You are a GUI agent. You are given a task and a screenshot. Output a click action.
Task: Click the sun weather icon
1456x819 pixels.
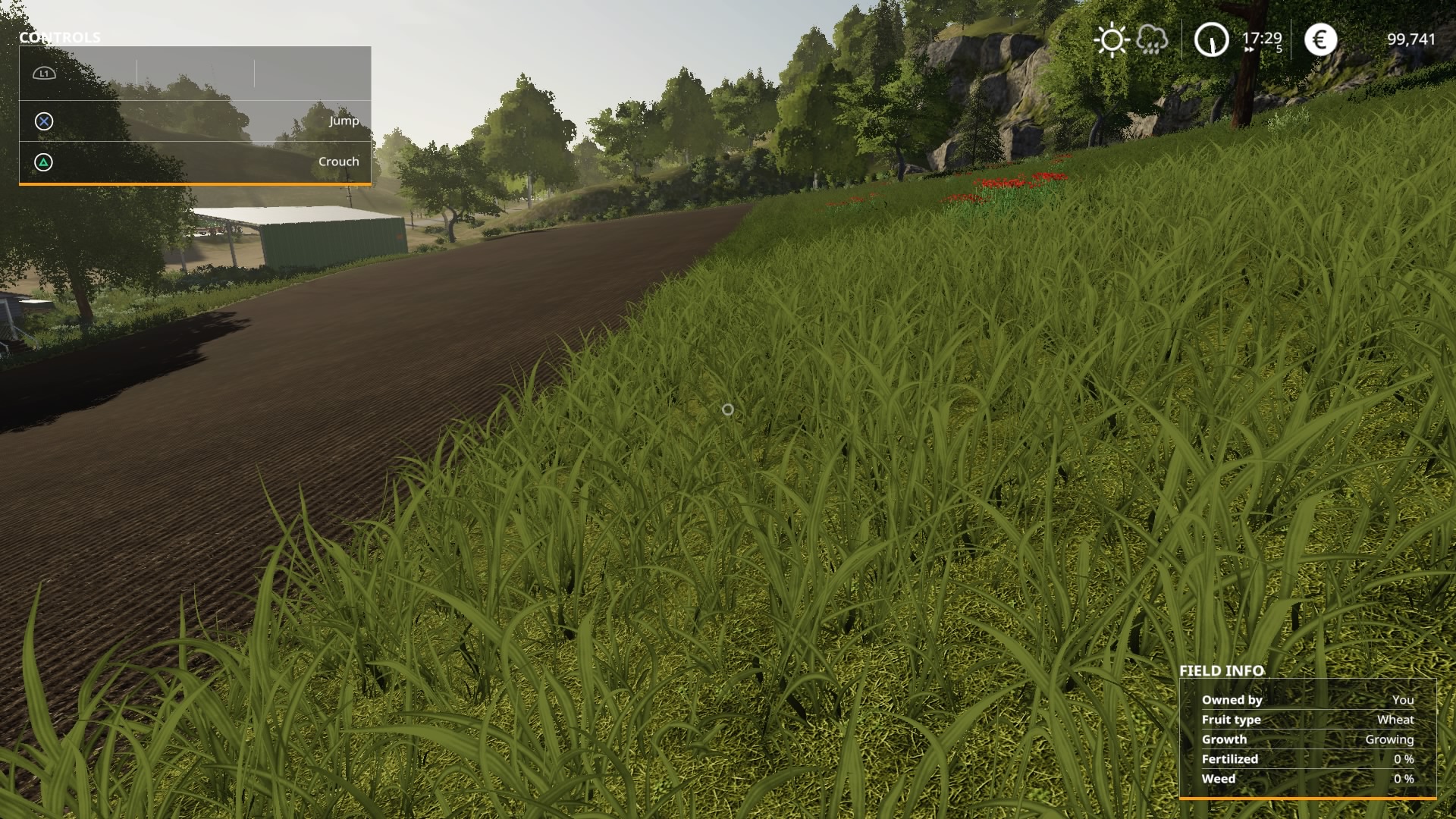click(1112, 39)
